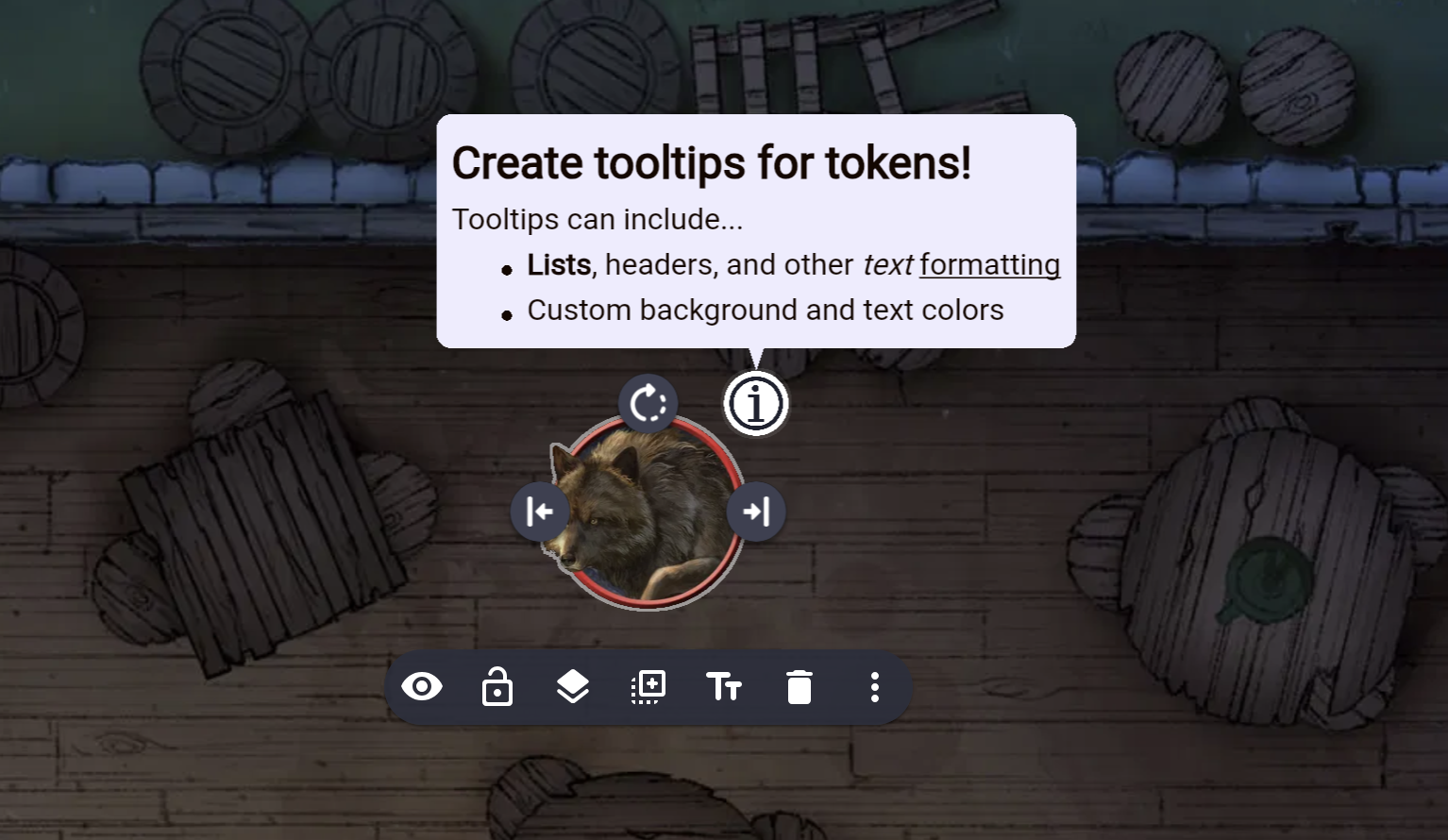Click the bold 'Lists' word in the tooltip
Viewport: 1448px width, 840px height.
point(557,265)
